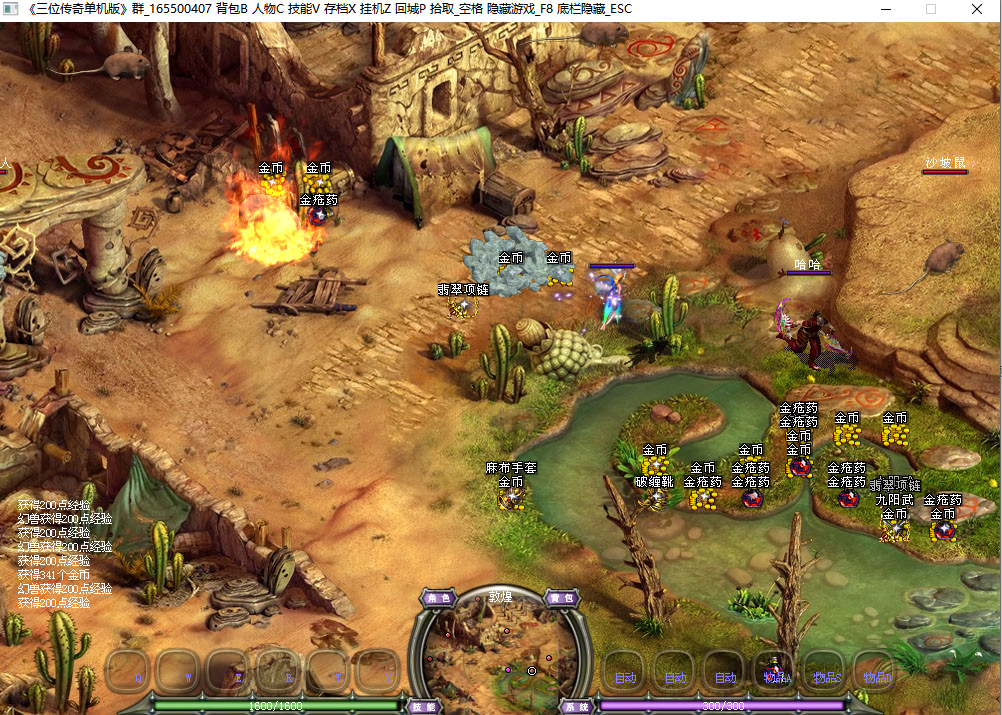This screenshot has width=1002, height=715.
Task: Open the 技能 skills panel
Action: point(424,706)
